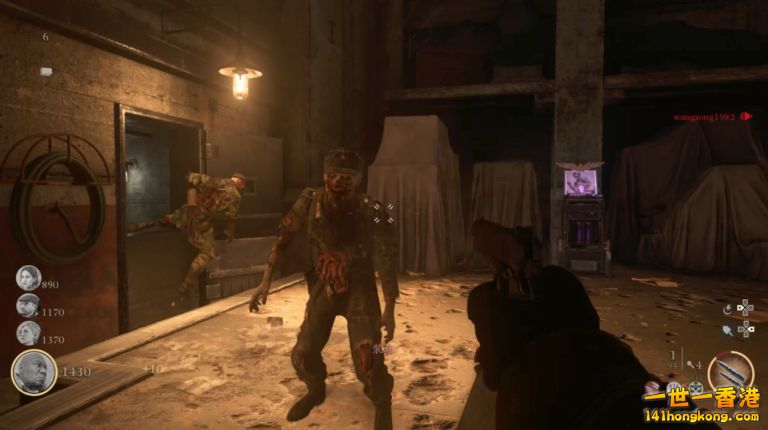Screen dimensions: 768x430
Task: Select the teammate portrait showing 890 points
Action: pyautogui.click(x=27, y=279)
